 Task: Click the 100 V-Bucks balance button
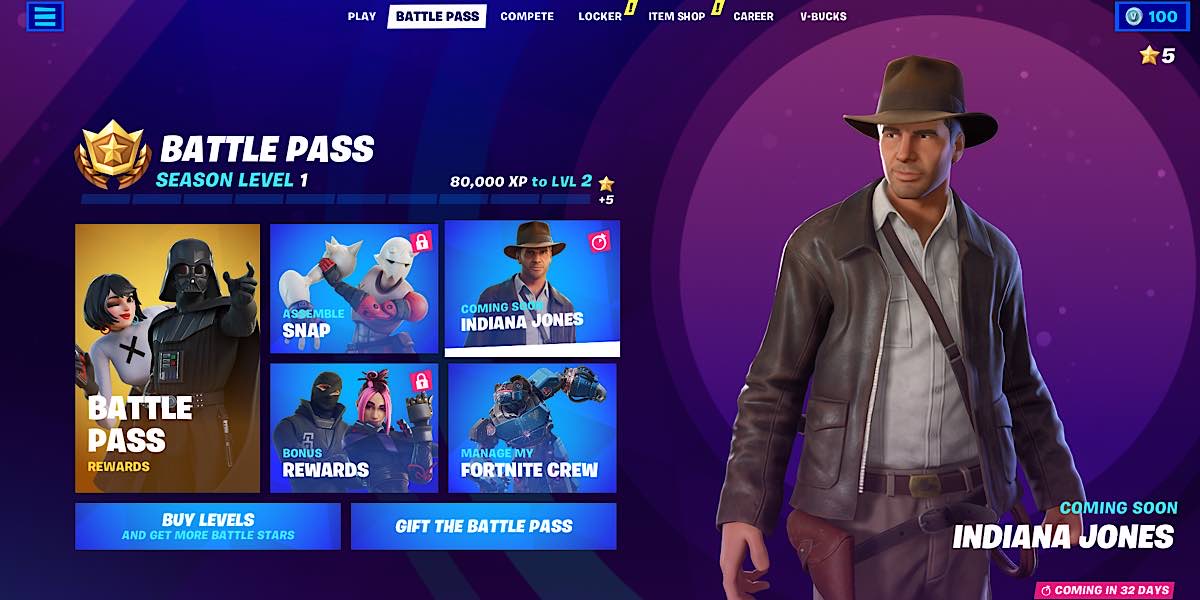pyautogui.click(x=1152, y=16)
